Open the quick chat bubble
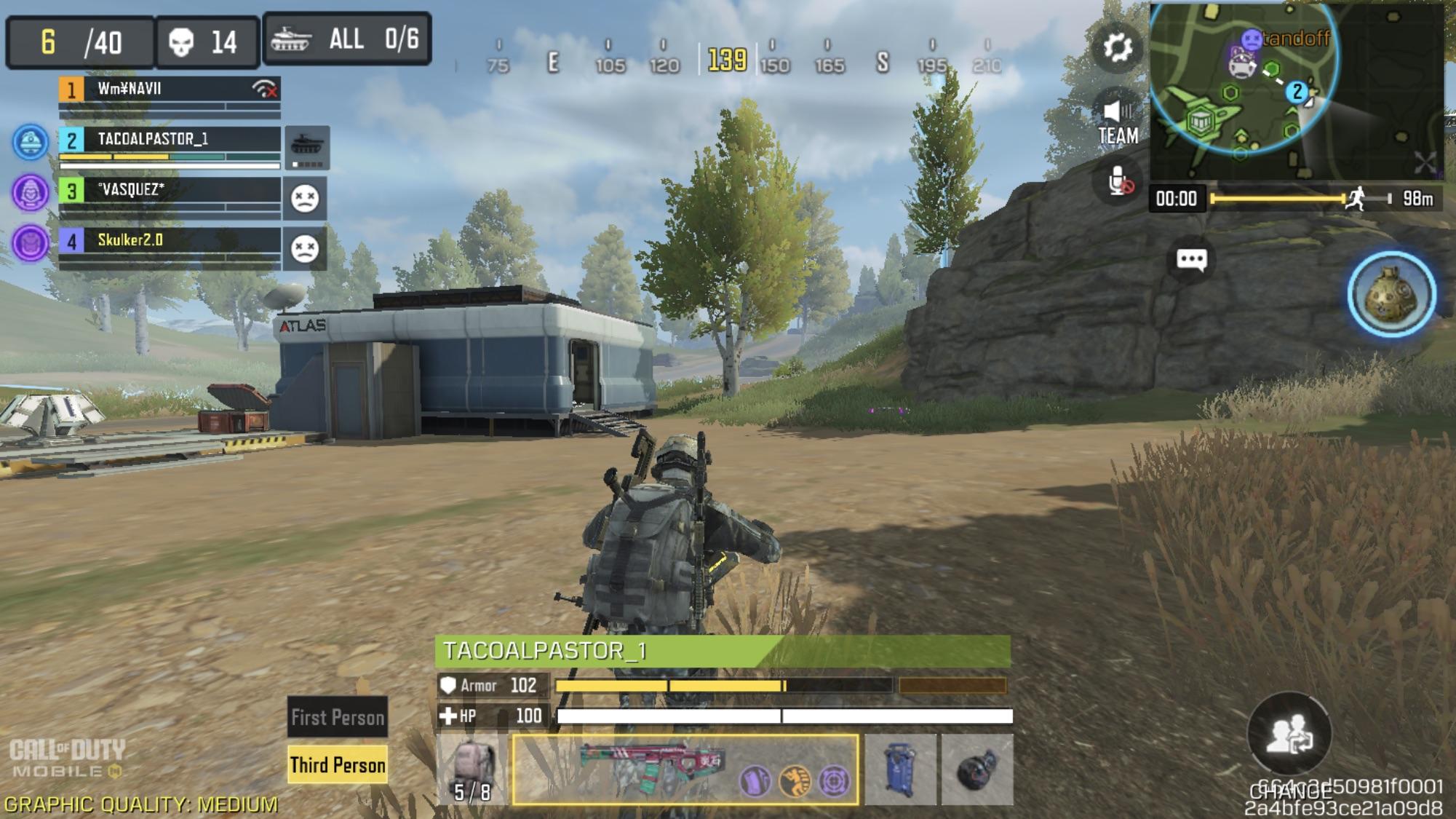 (1191, 260)
